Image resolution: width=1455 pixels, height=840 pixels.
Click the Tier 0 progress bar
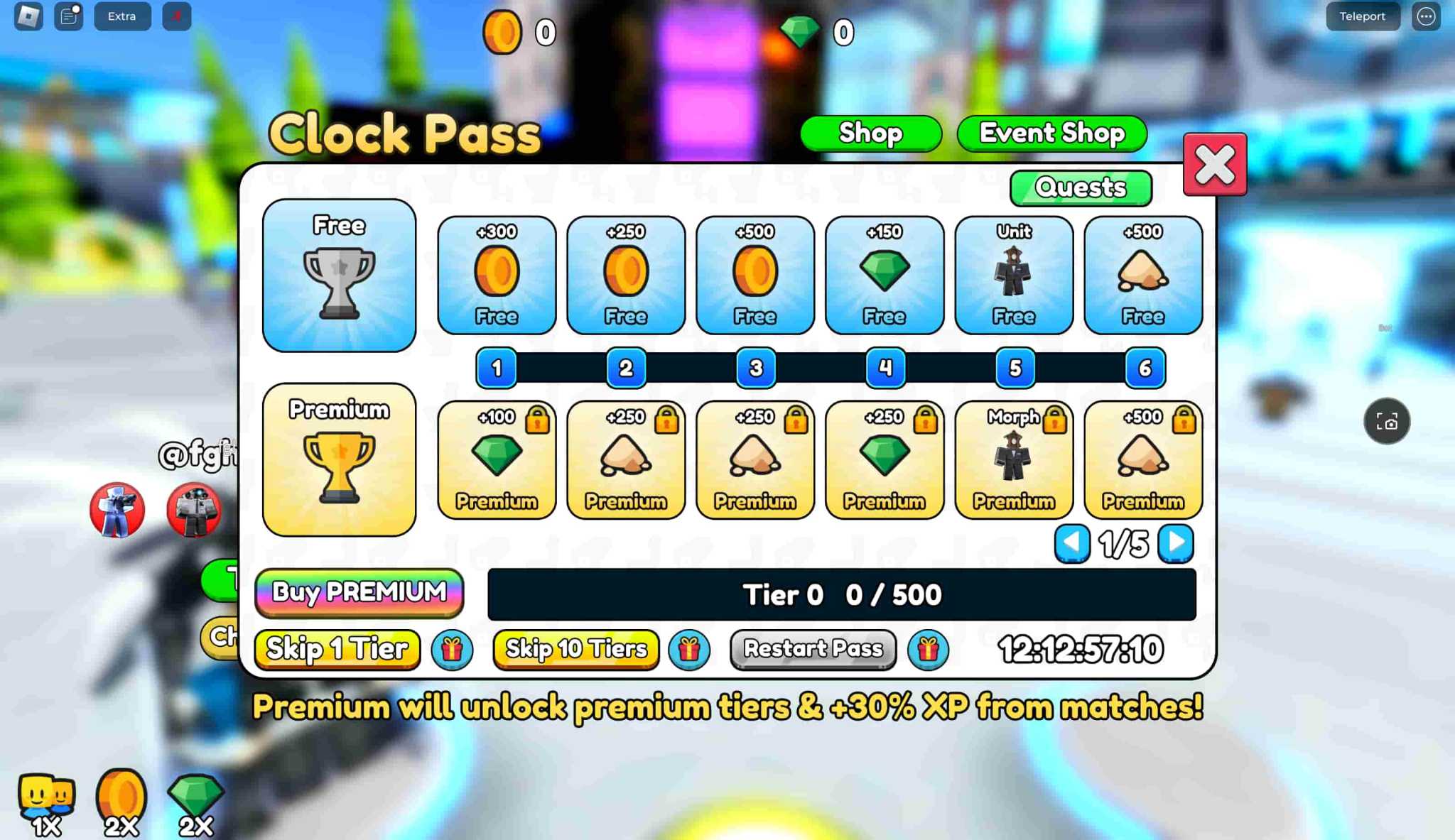[840, 595]
